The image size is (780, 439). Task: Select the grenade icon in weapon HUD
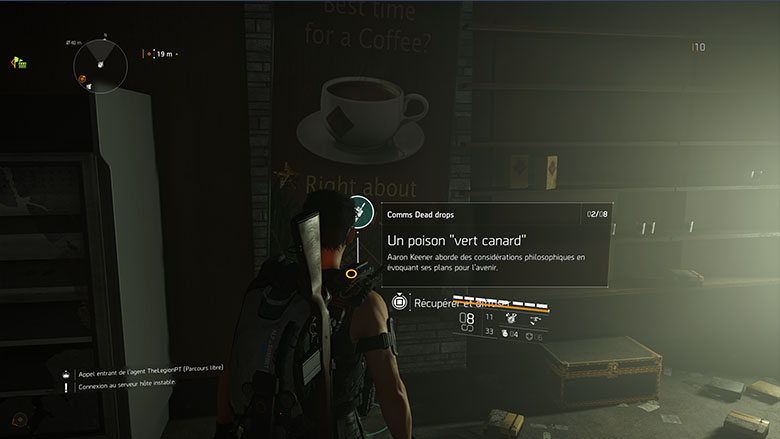(x=507, y=333)
